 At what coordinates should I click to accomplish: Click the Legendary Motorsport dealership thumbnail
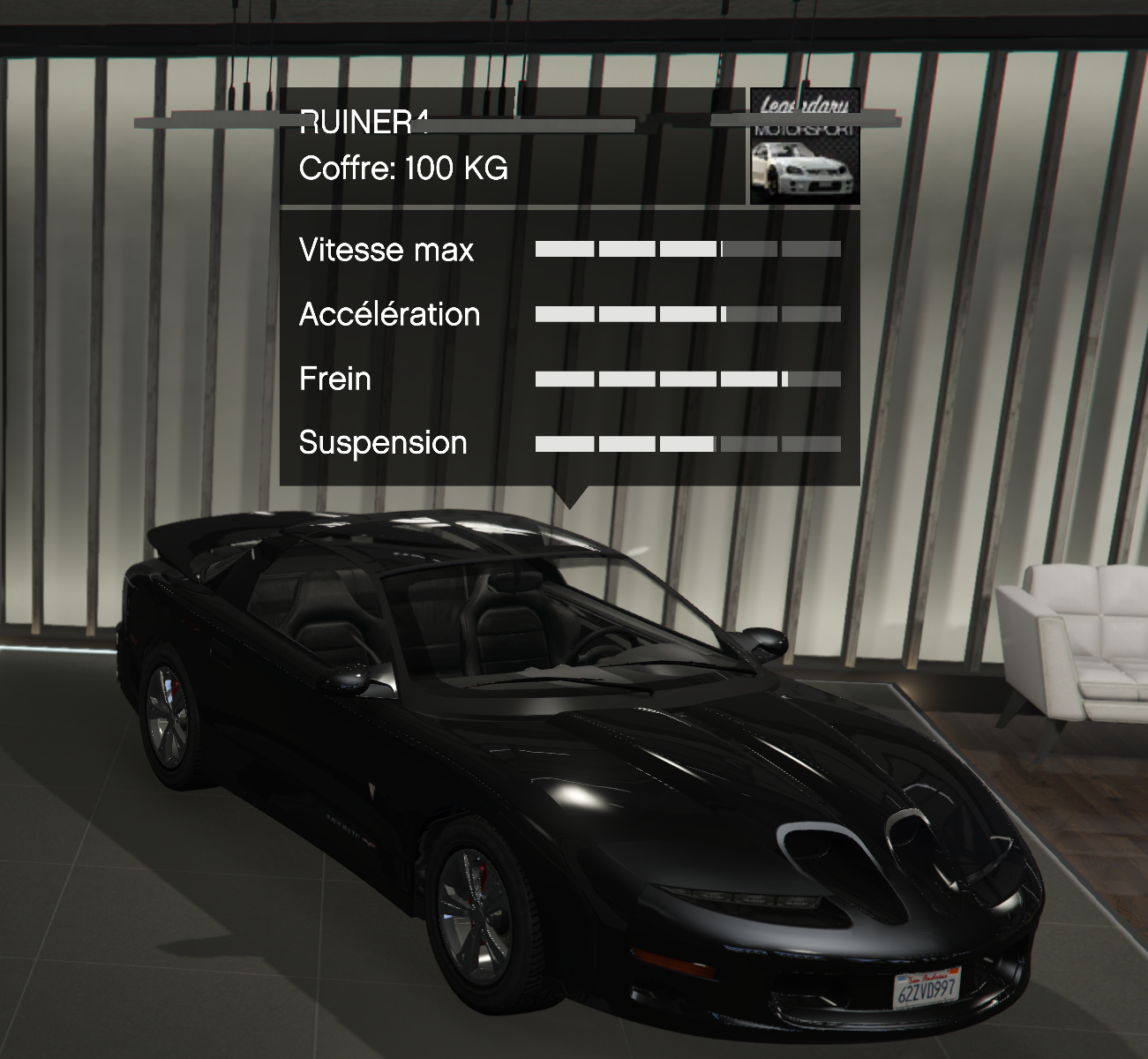pos(804,146)
